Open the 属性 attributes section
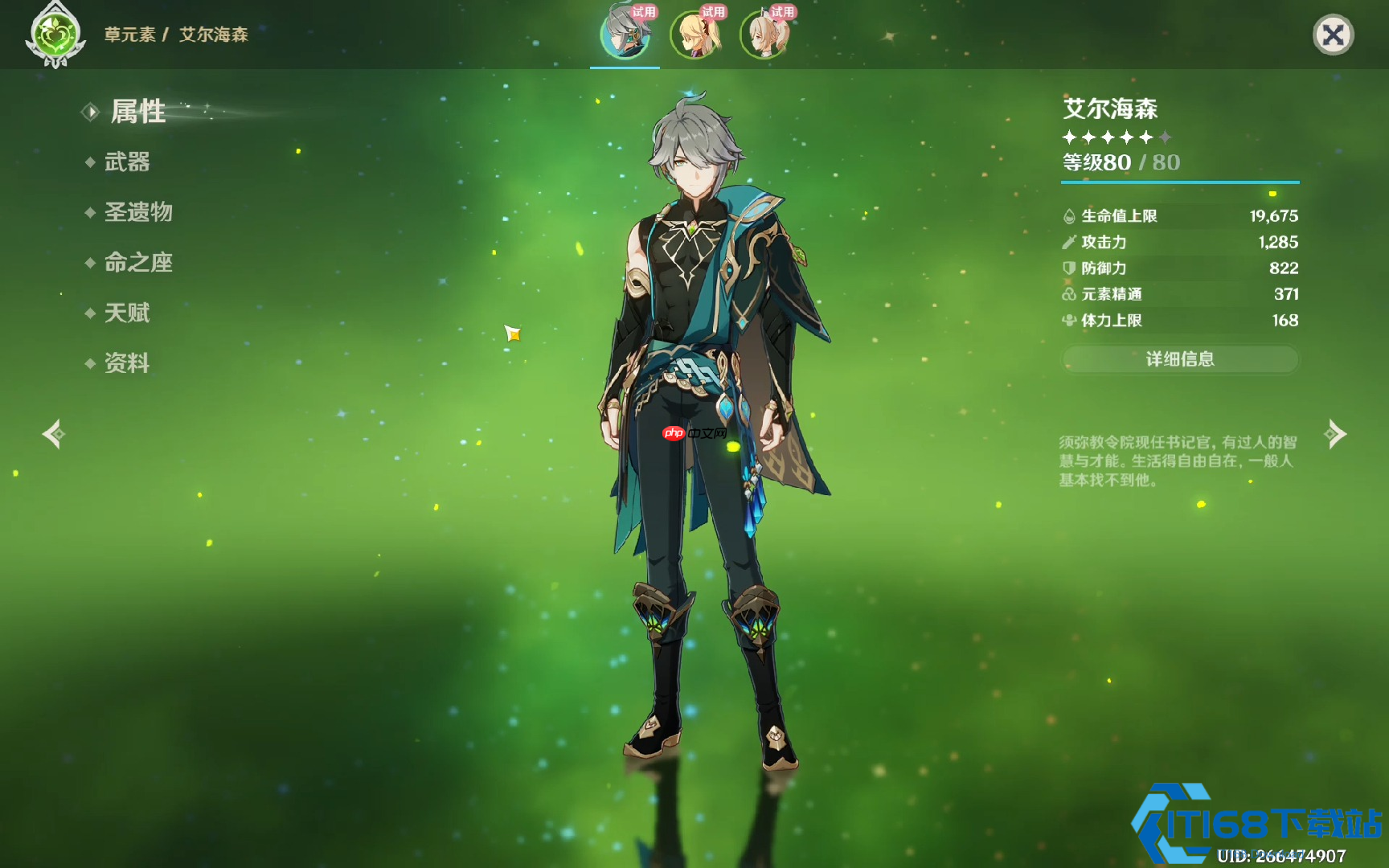 (137, 112)
